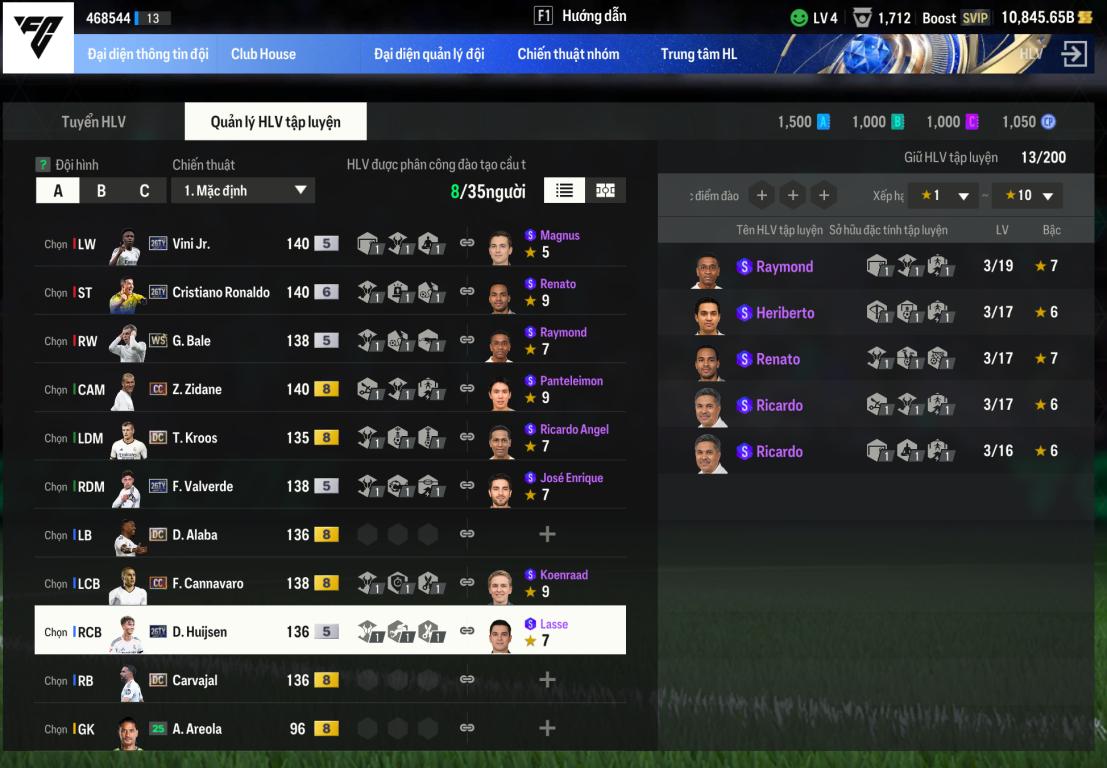Open the minimum star rank dropdown
The height and width of the screenshot is (768, 1107).
944,196
